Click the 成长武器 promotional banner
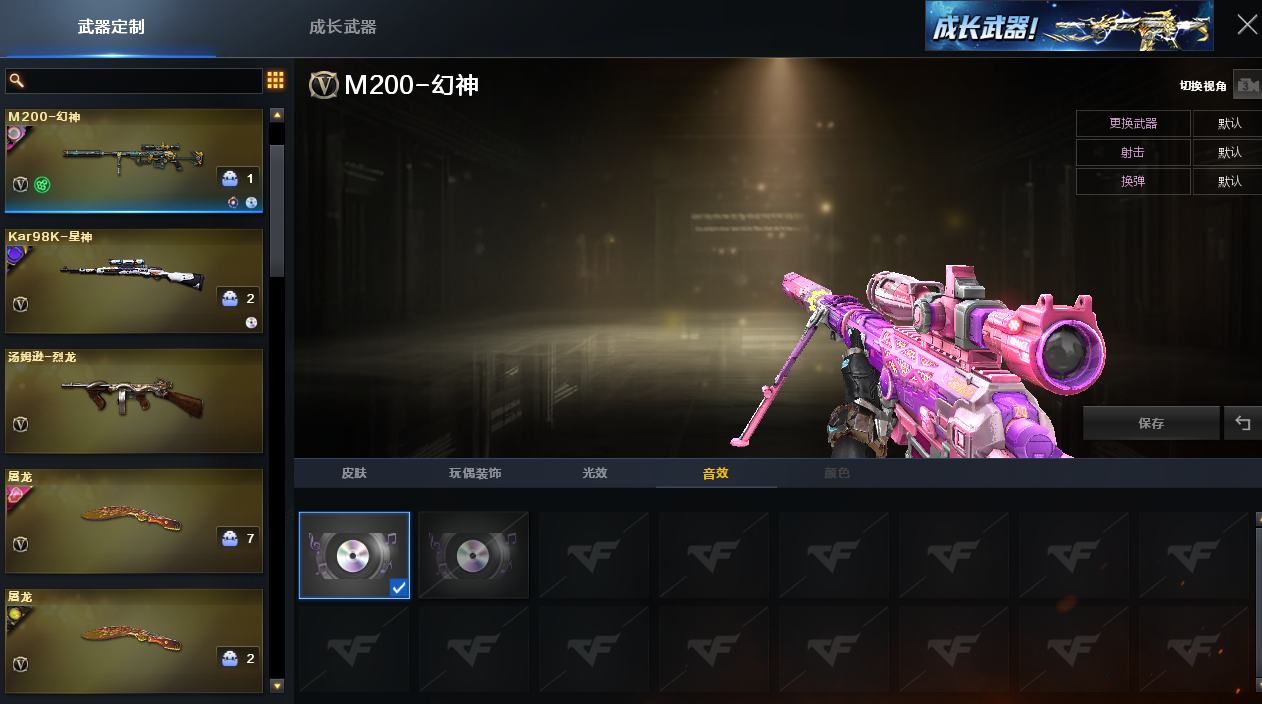1262x704 pixels. pyautogui.click(x=1069, y=26)
